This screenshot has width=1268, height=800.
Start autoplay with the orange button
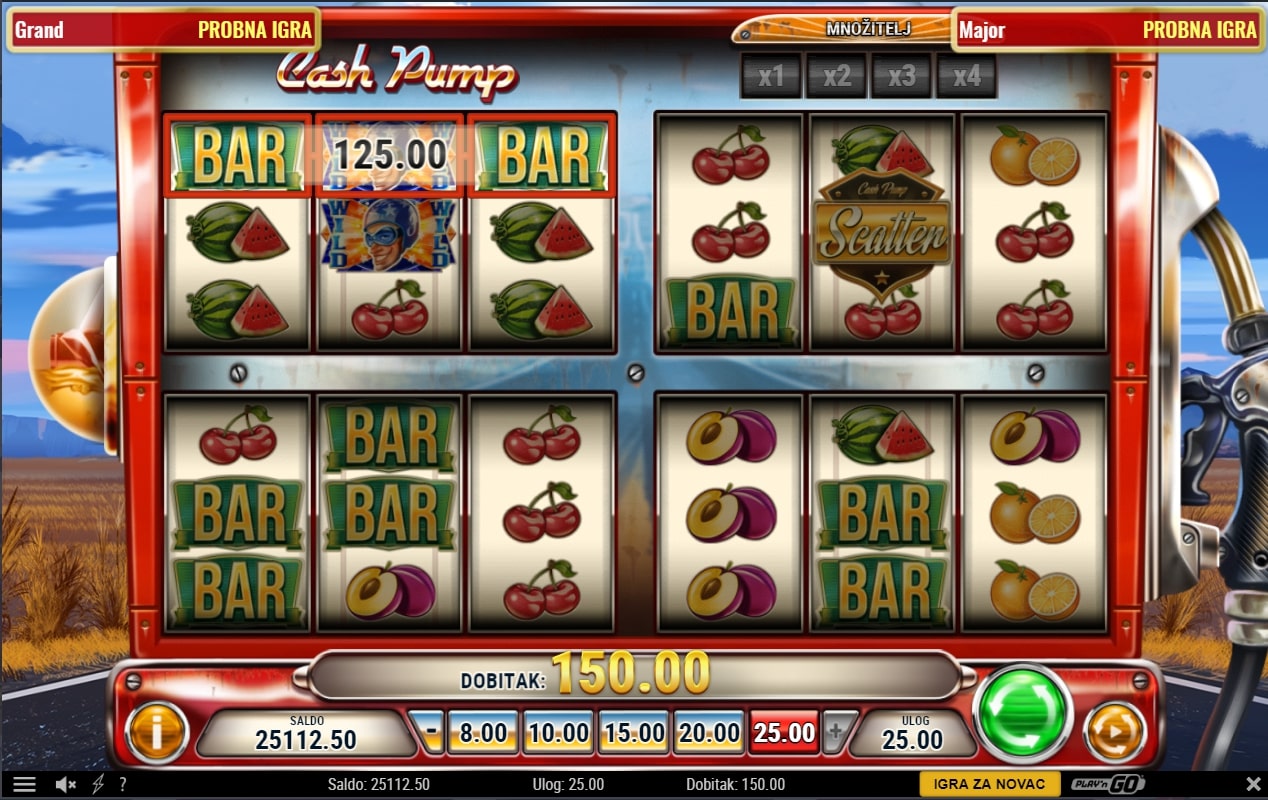1113,730
